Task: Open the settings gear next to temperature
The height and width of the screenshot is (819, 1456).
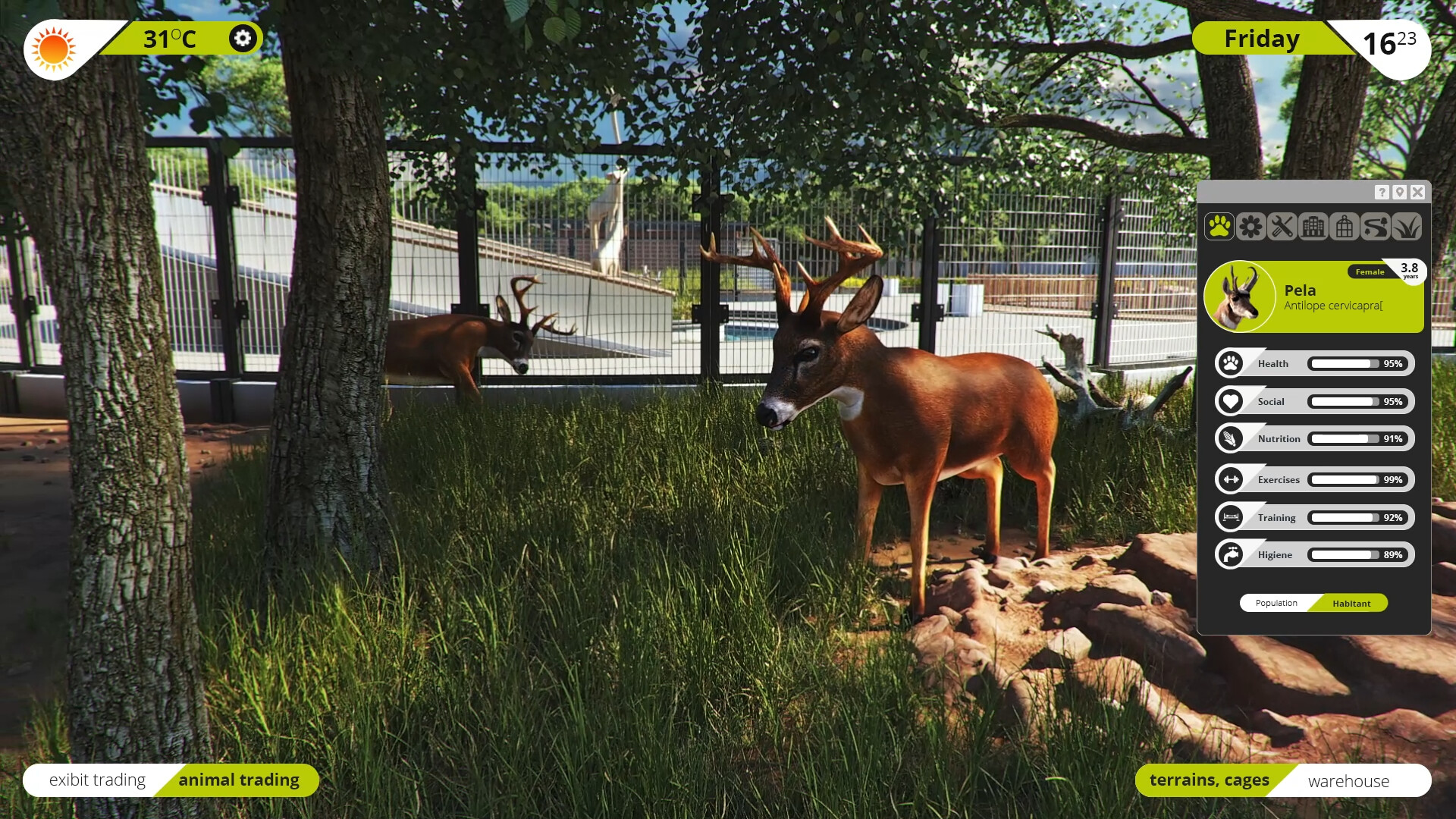Action: click(x=242, y=38)
